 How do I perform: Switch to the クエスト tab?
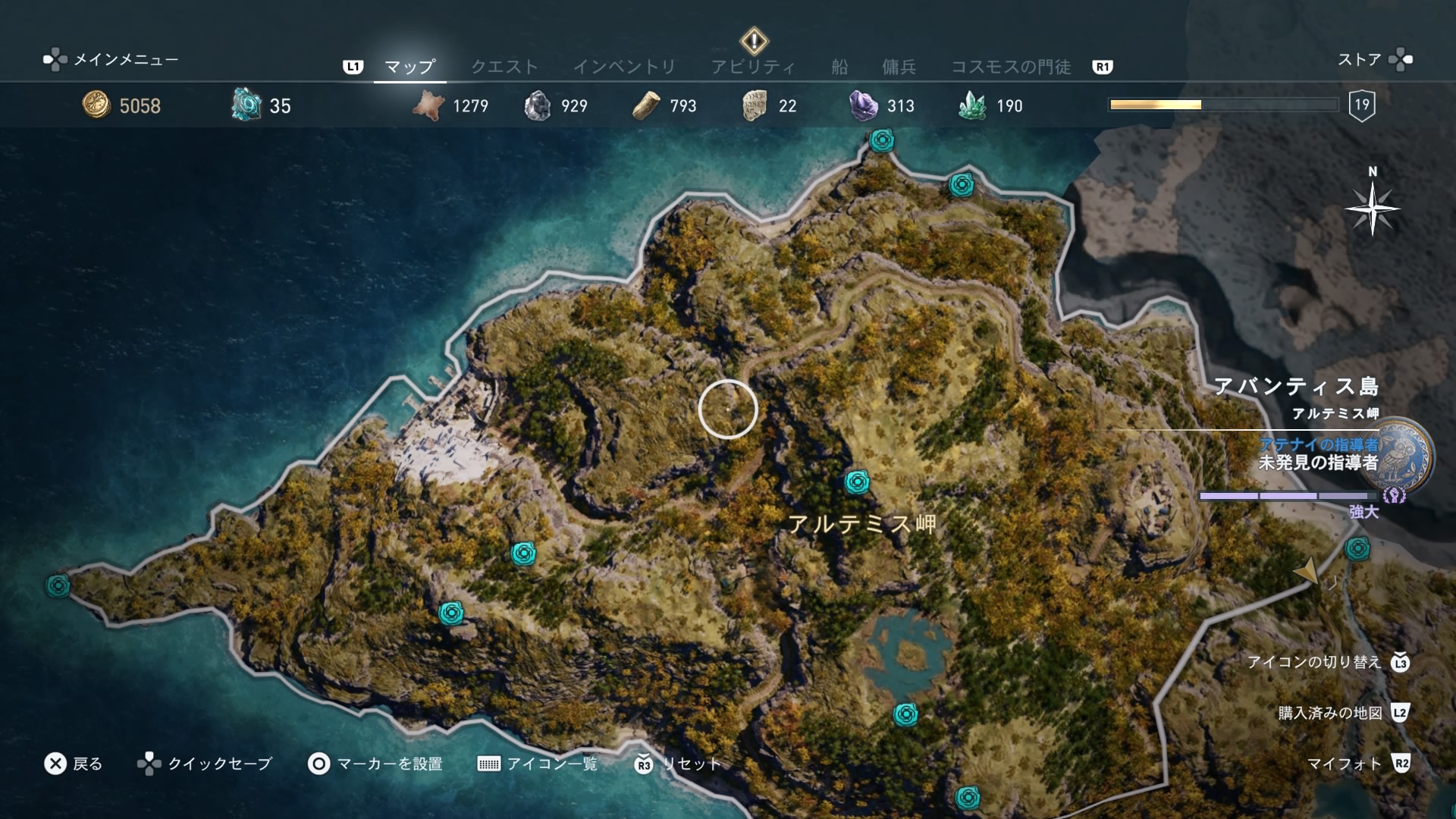[x=504, y=67]
